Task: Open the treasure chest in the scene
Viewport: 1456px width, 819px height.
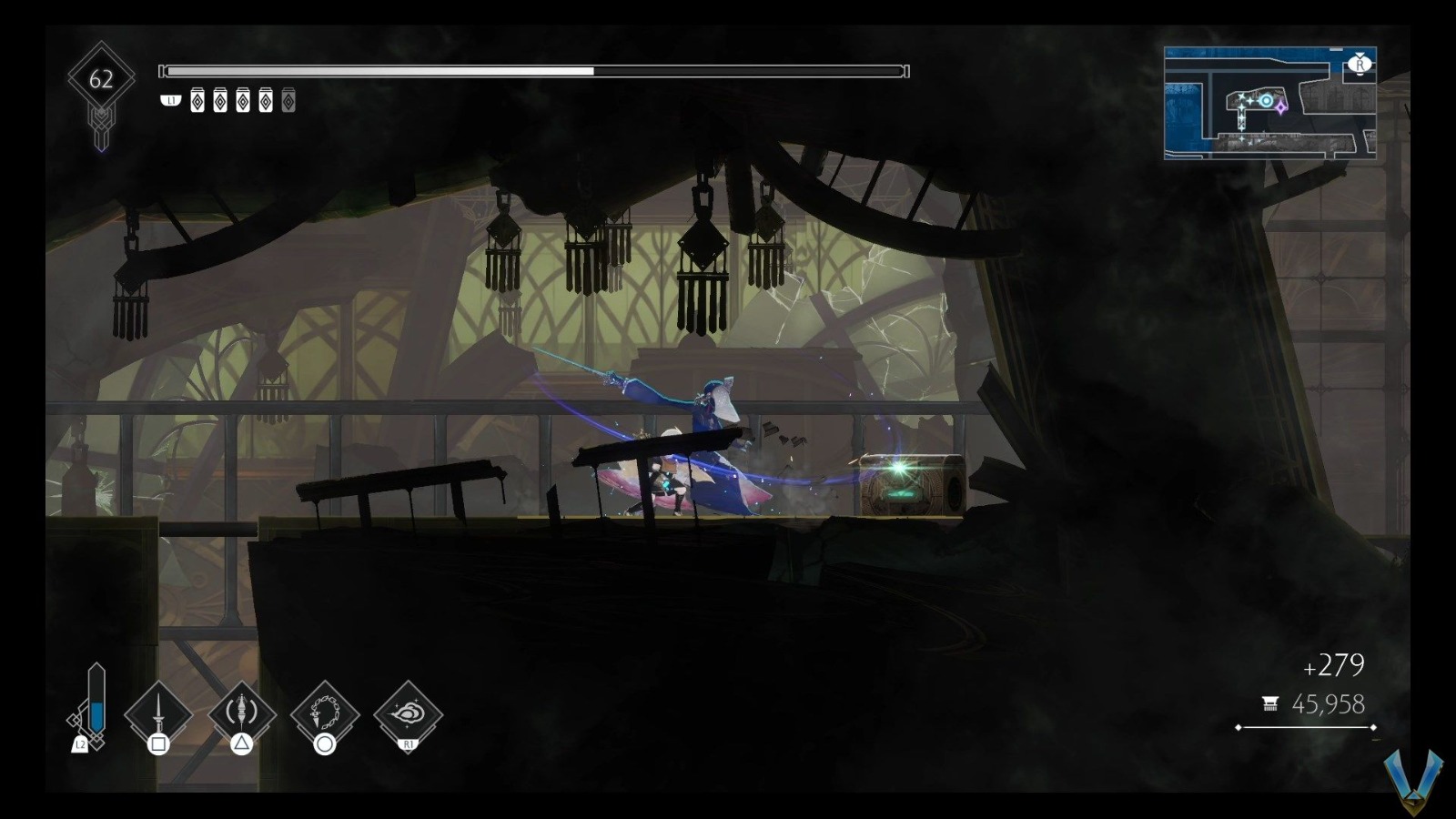Action: pyautogui.click(x=910, y=482)
